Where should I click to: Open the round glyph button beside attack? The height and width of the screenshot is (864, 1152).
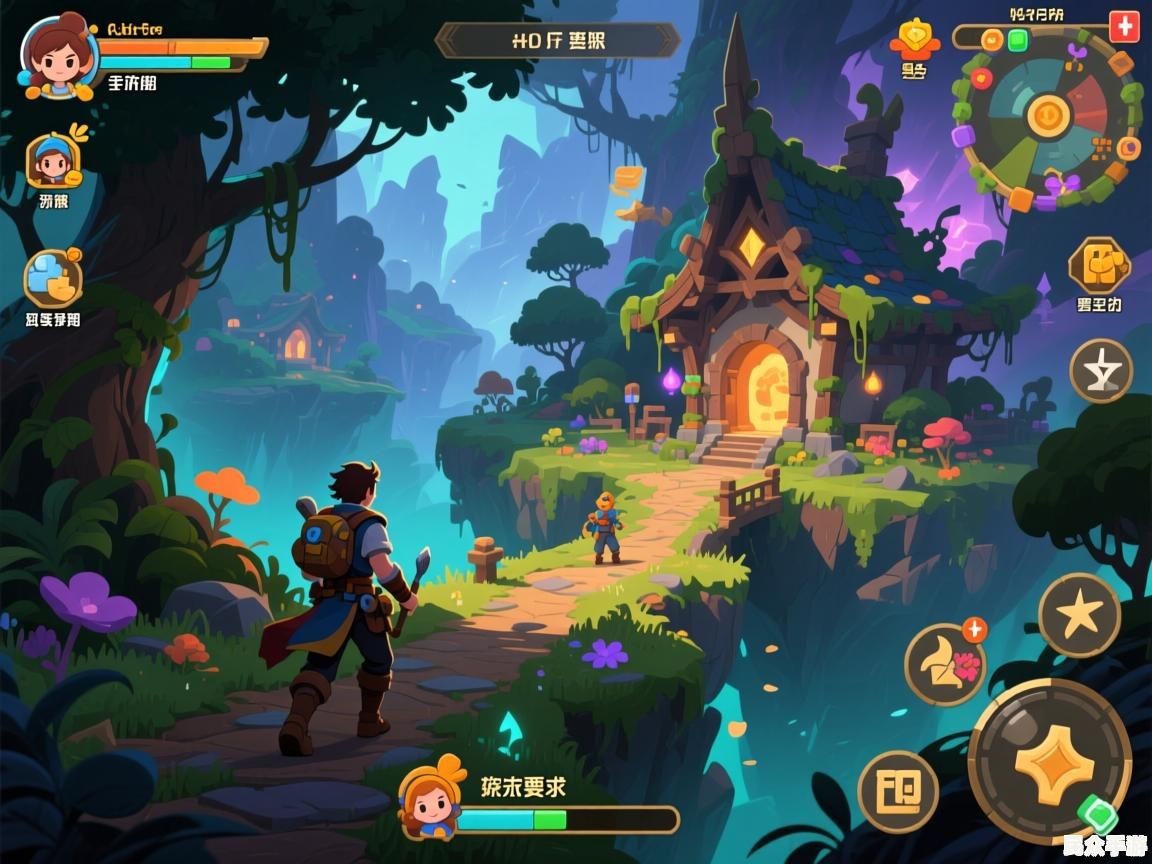[898, 792]
